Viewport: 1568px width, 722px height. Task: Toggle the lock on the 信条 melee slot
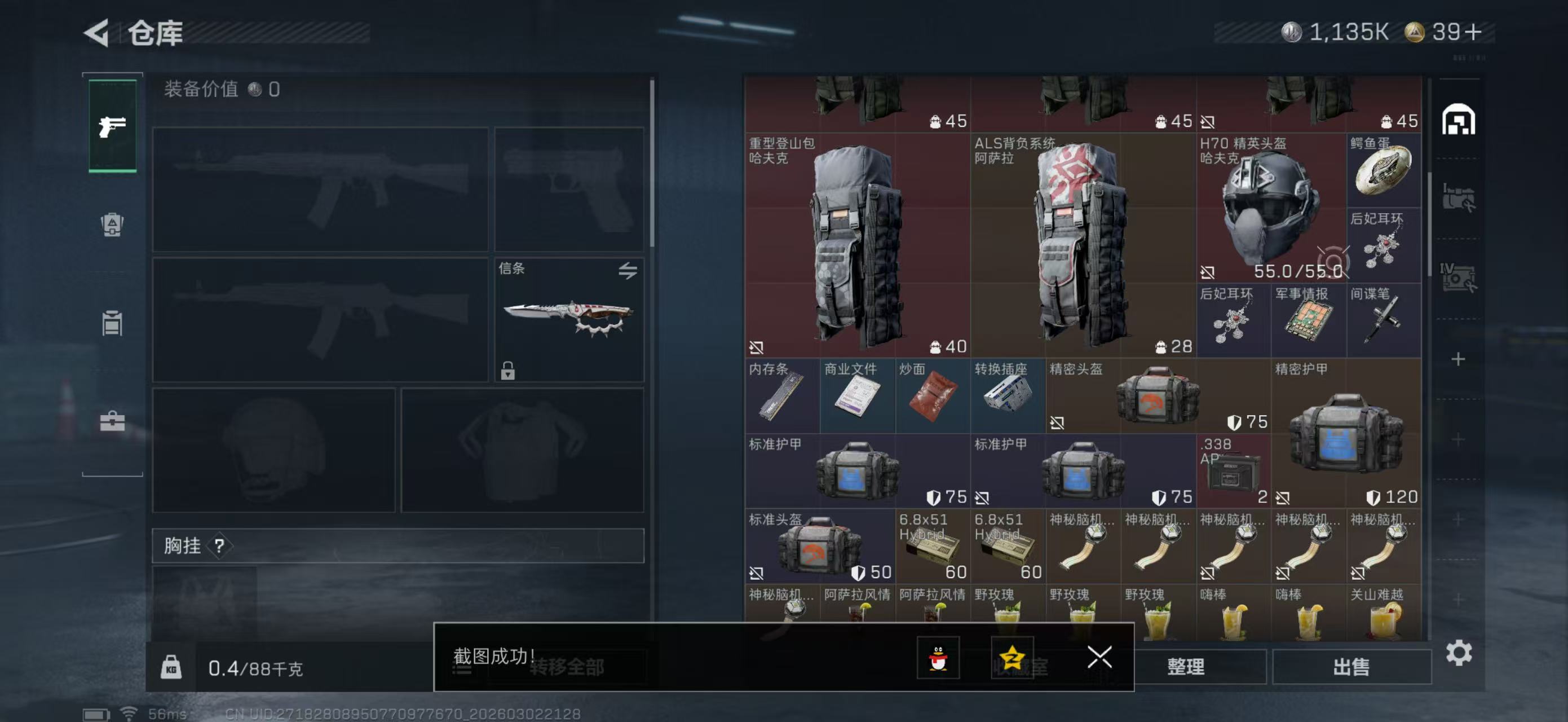point(509,370)
